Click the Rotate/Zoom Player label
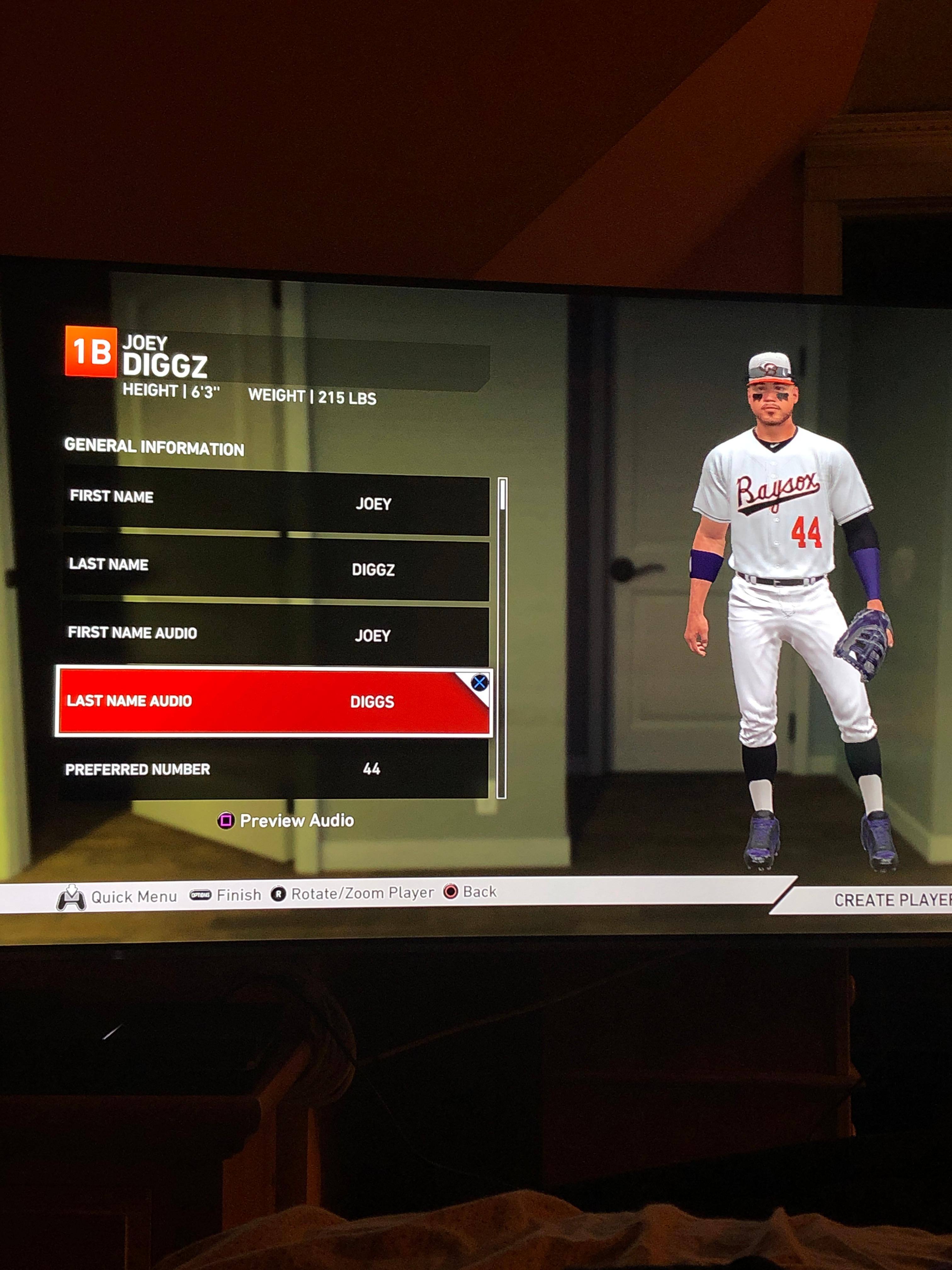This screenshot has height=1270, width=952. point(362,893)
